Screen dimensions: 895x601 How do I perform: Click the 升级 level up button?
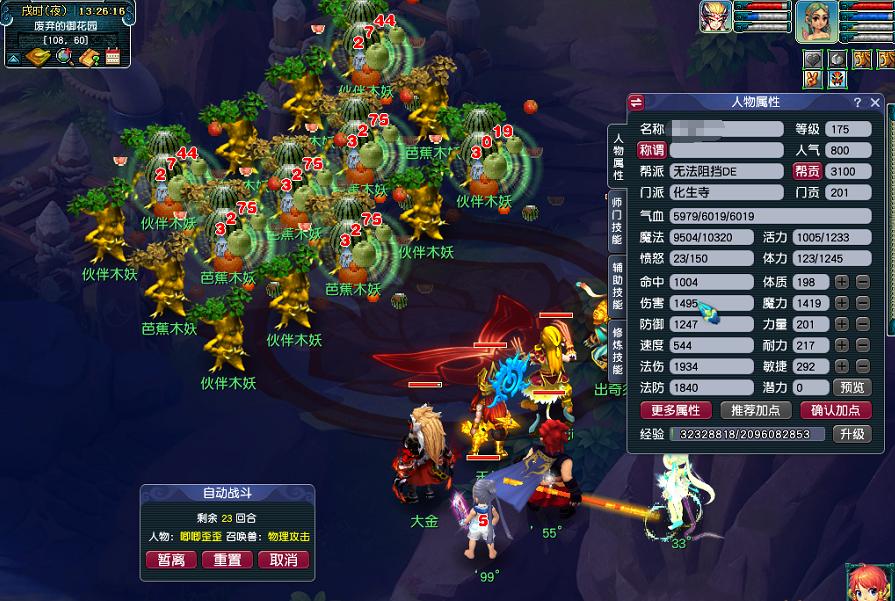click(x=851, y=434)
